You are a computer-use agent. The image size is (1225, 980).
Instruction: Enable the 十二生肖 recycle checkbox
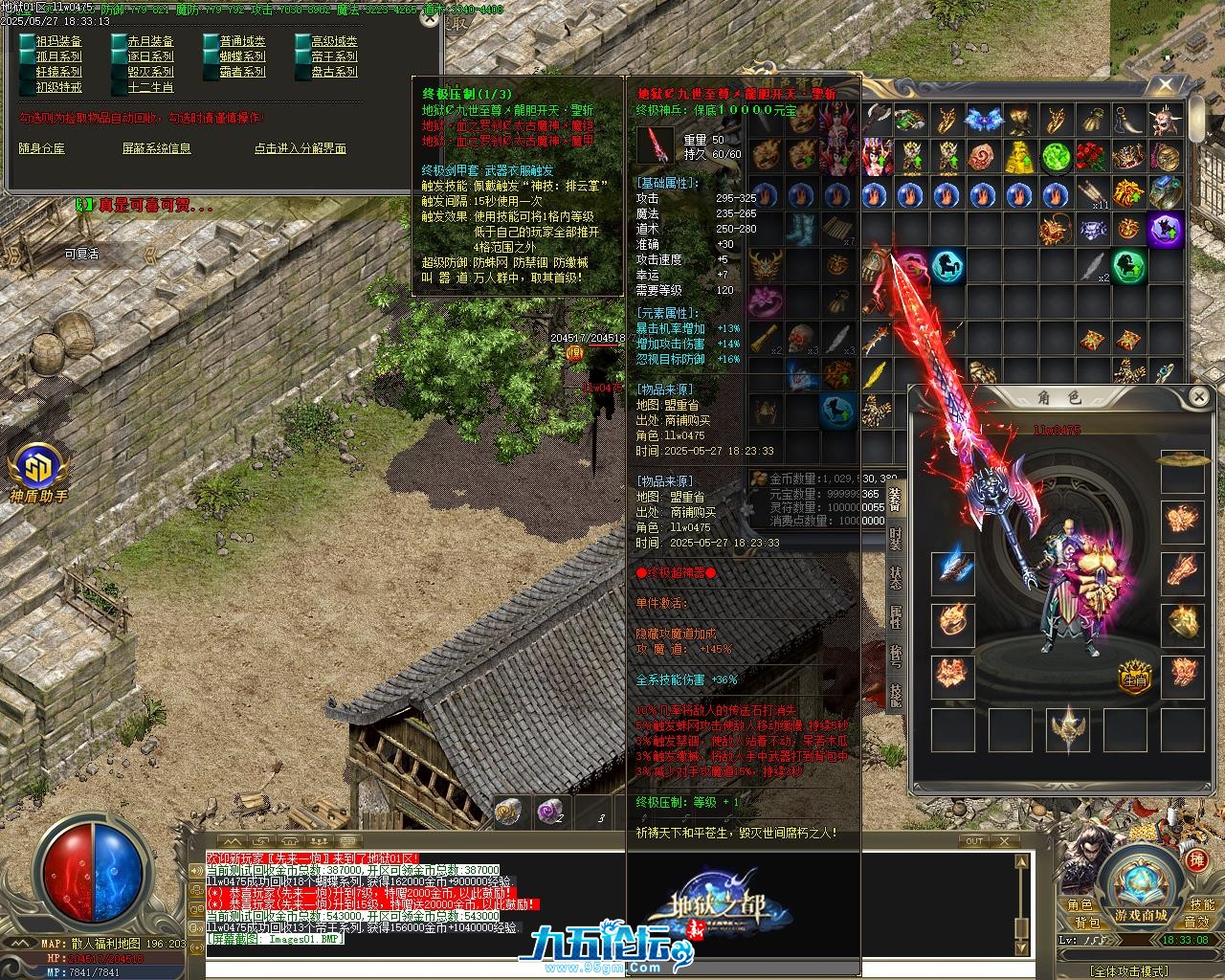click(x=119, y=87)
